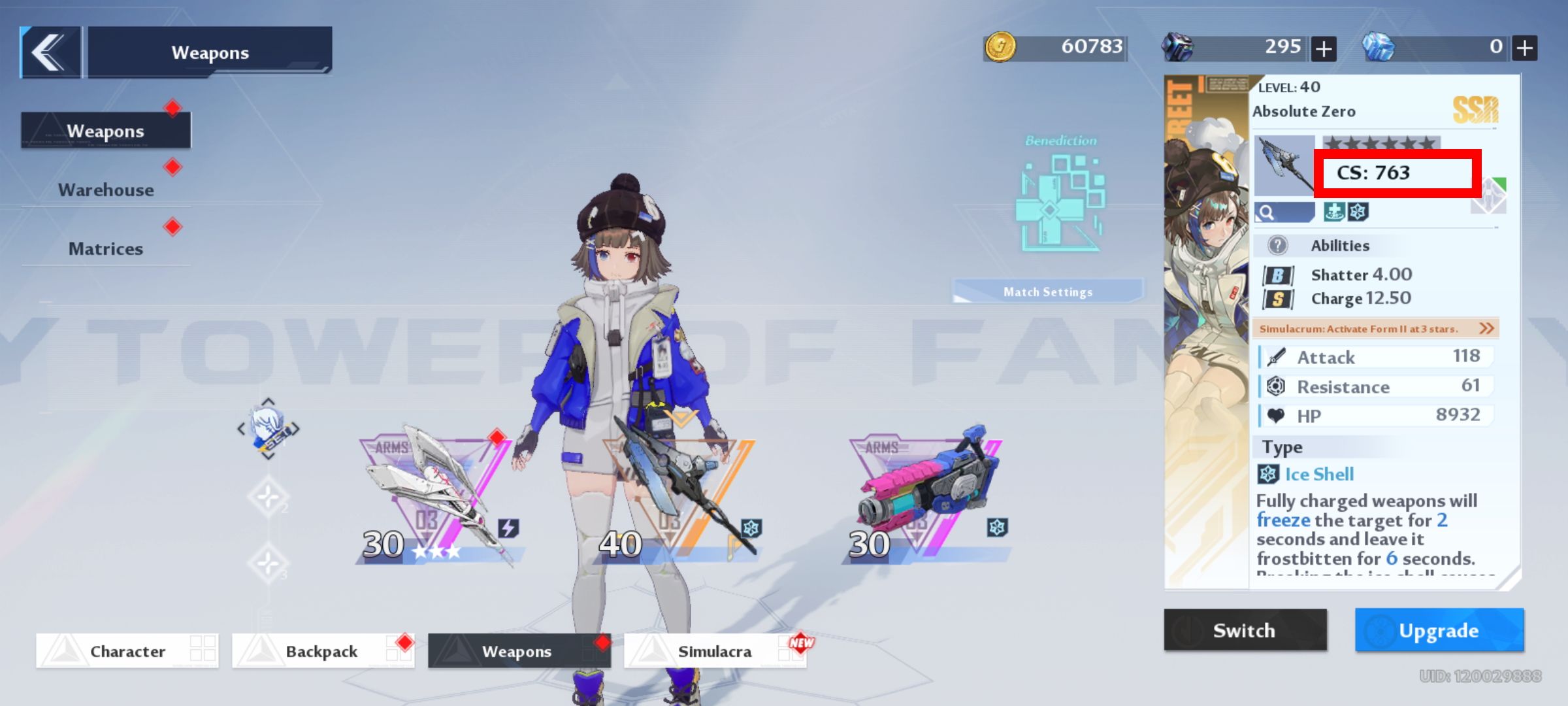
Task: Open Match Settings
Action: click(x=1048, y=292)
